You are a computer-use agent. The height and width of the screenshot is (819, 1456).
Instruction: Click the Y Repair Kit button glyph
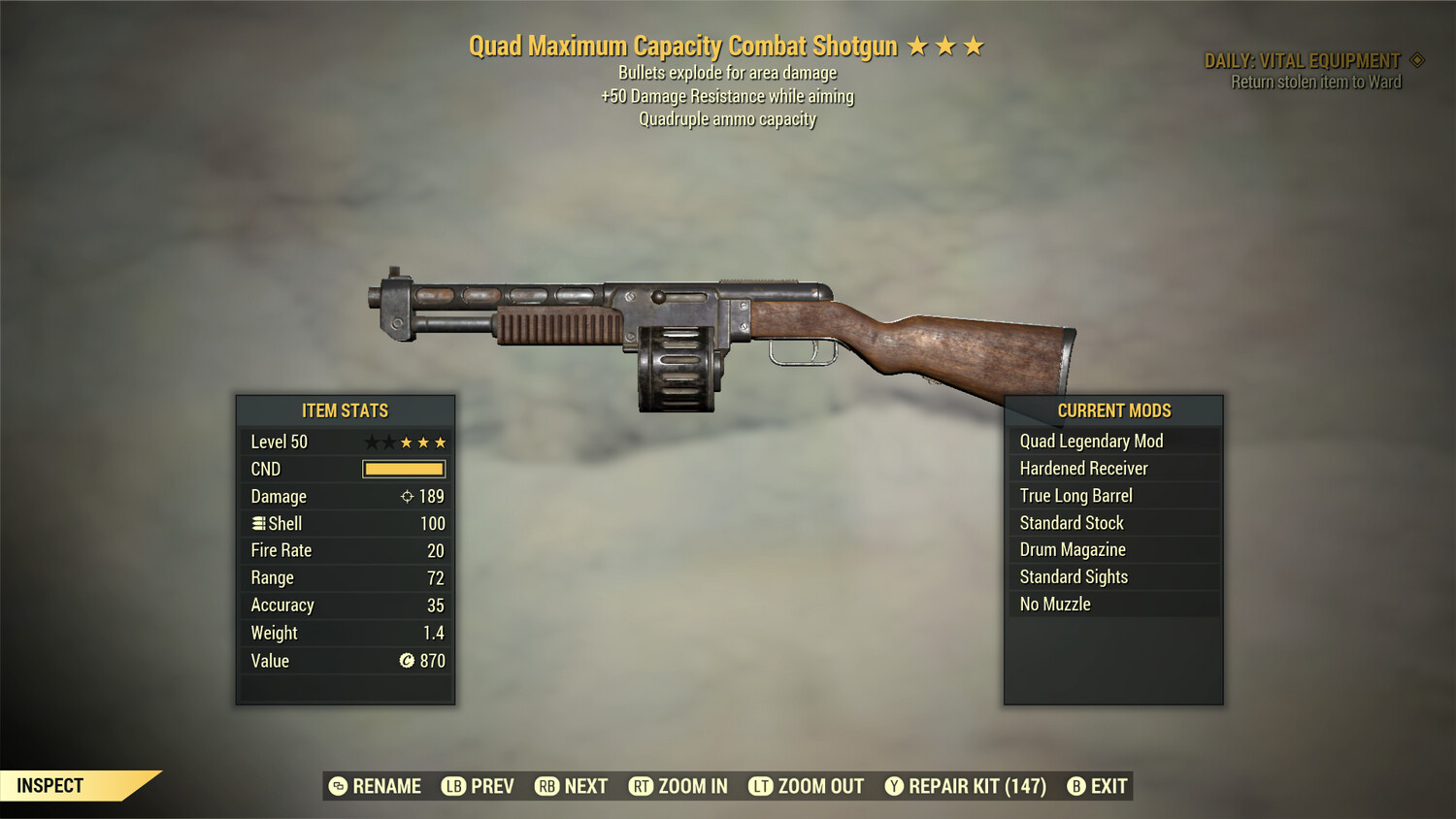coord(894,786)
